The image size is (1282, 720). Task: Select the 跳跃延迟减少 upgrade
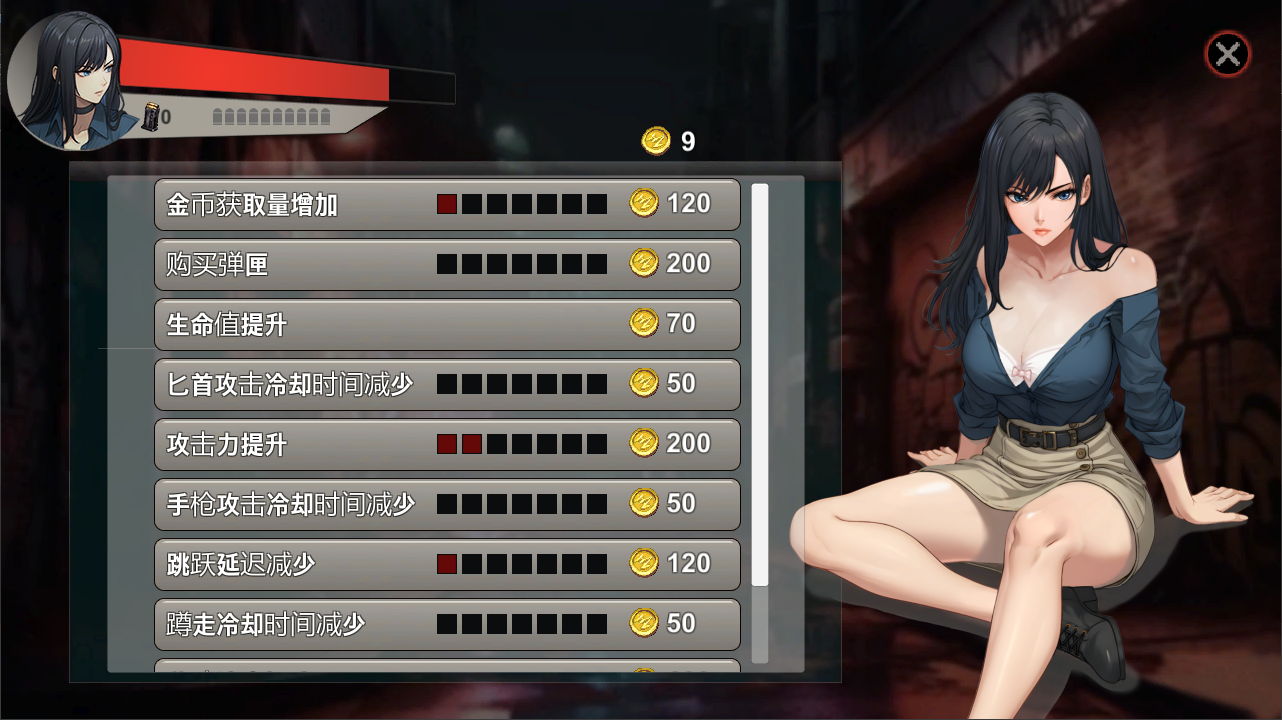tap(447, 565)
